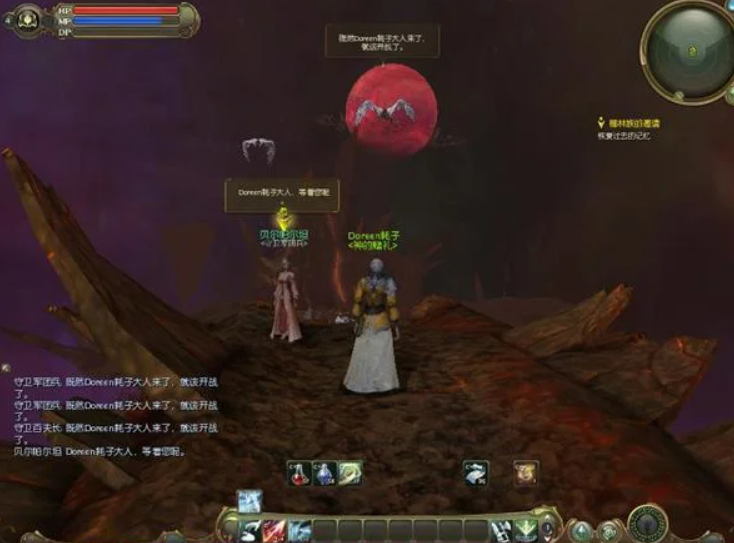Click the white crossed-blades hotbar icon

[501, 530]
